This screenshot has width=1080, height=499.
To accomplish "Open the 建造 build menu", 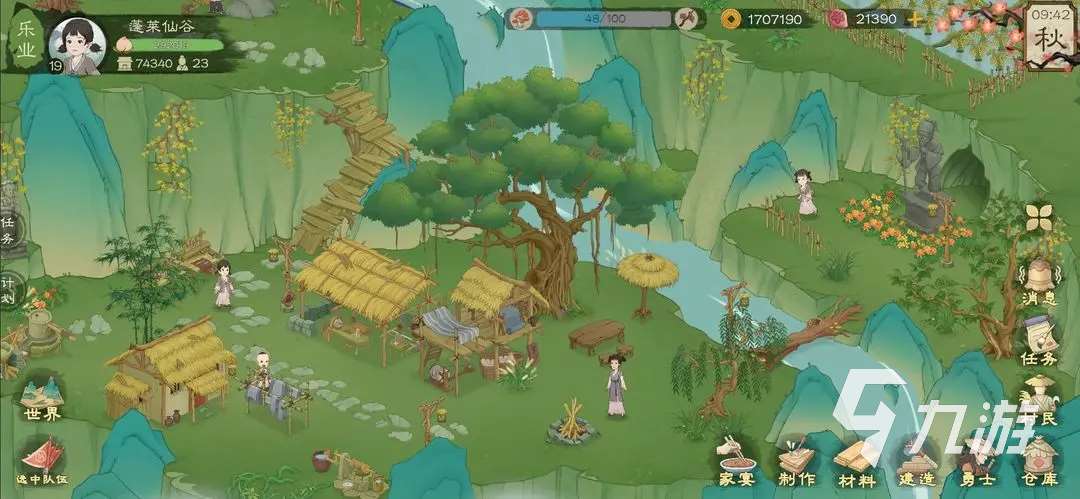I will (x=916, y=461).
